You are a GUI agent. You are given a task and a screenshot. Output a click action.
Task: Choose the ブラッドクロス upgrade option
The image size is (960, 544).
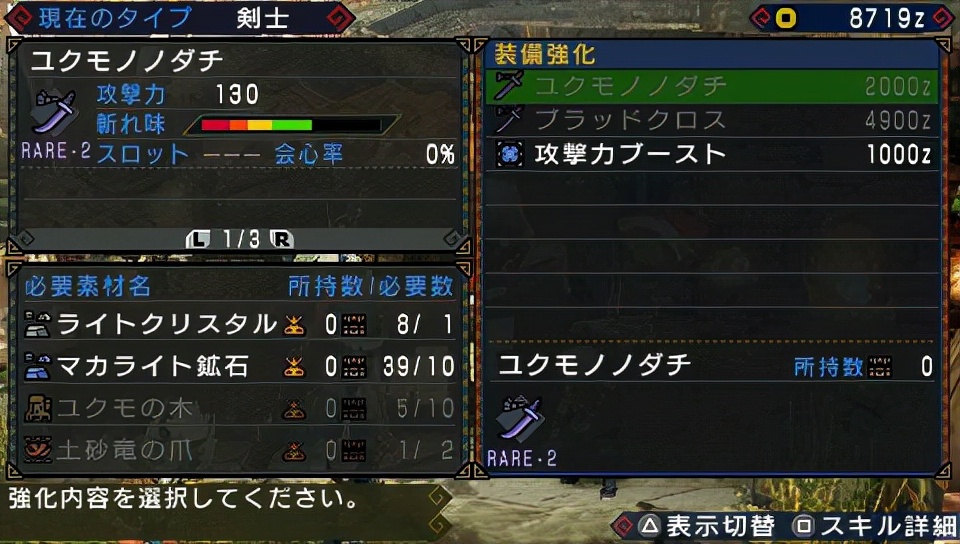711,121
